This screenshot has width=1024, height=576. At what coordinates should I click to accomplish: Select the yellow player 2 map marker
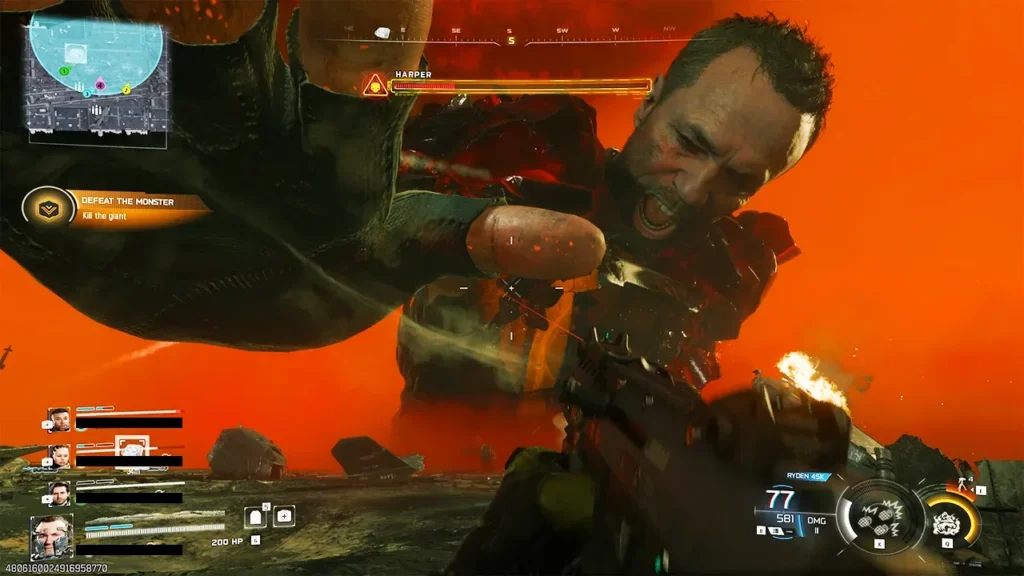(127, 90)
